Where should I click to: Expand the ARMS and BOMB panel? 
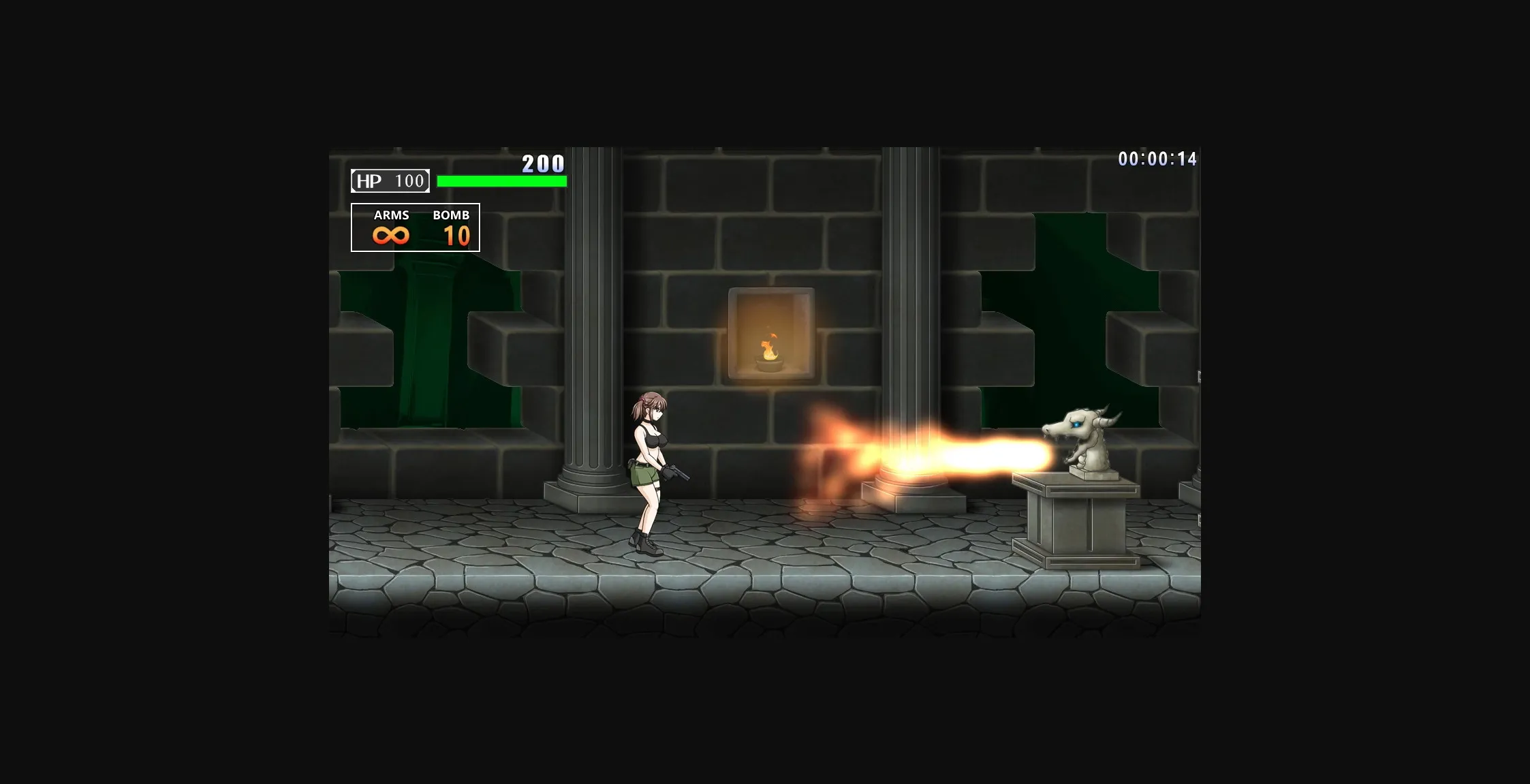(x=416, y=226)
